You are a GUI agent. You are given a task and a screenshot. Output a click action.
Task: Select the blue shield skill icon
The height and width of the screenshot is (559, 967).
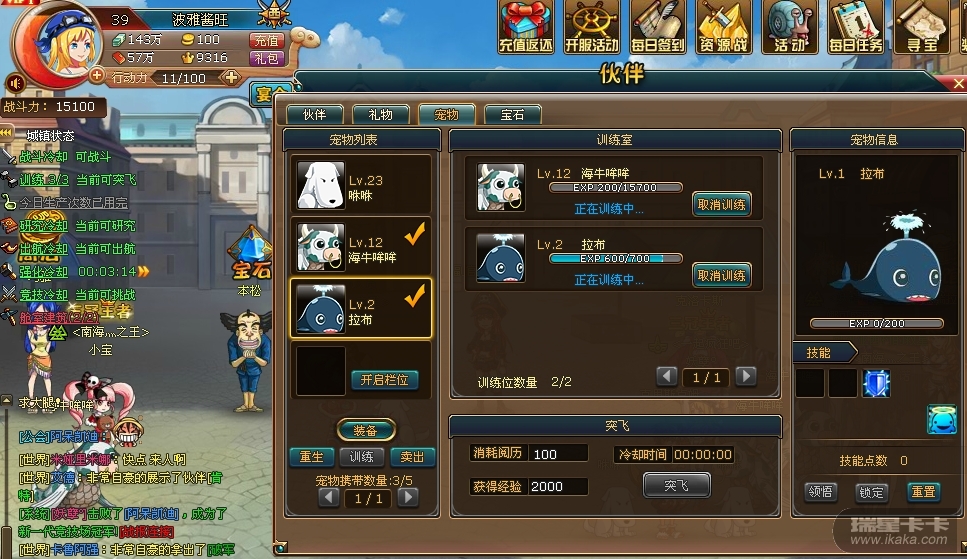[876, 383]
